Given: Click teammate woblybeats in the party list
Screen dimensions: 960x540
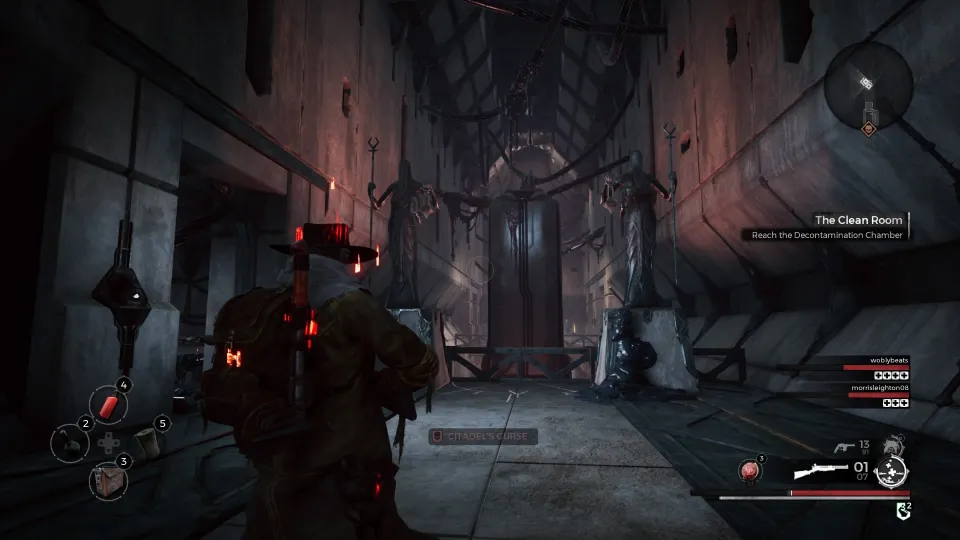Looking at the screenshot, I should 882,358.
